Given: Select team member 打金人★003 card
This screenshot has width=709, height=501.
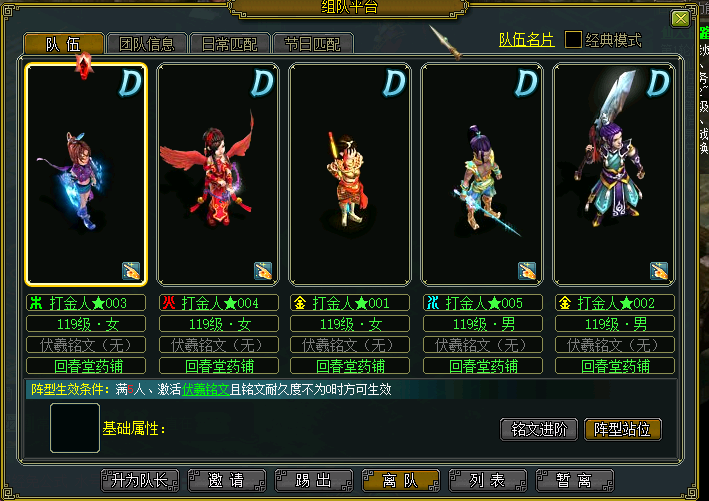Looking at the screenshot, I should point(86,174).
